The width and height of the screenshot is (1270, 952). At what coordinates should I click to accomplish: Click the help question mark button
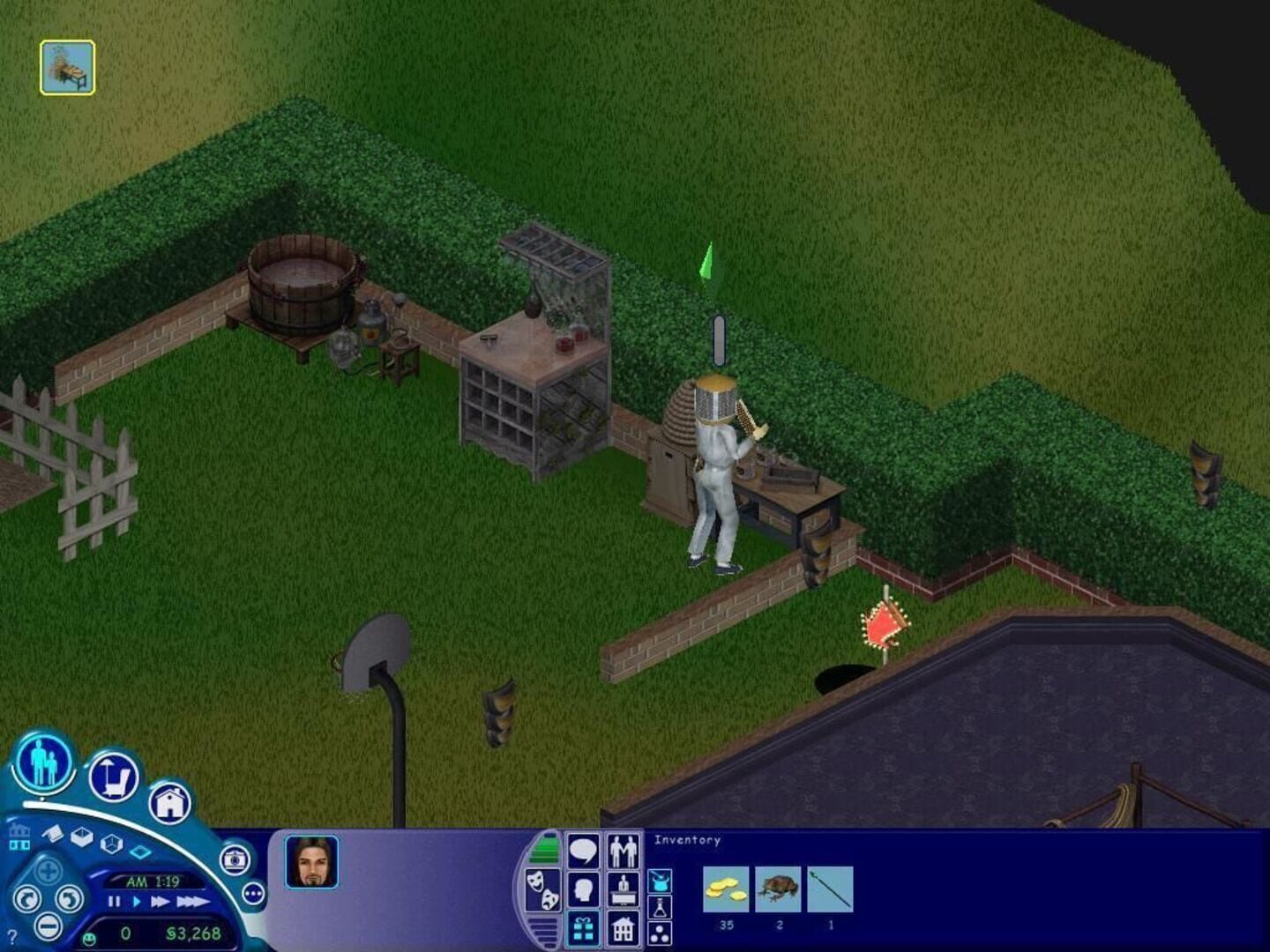pos(12,936)
